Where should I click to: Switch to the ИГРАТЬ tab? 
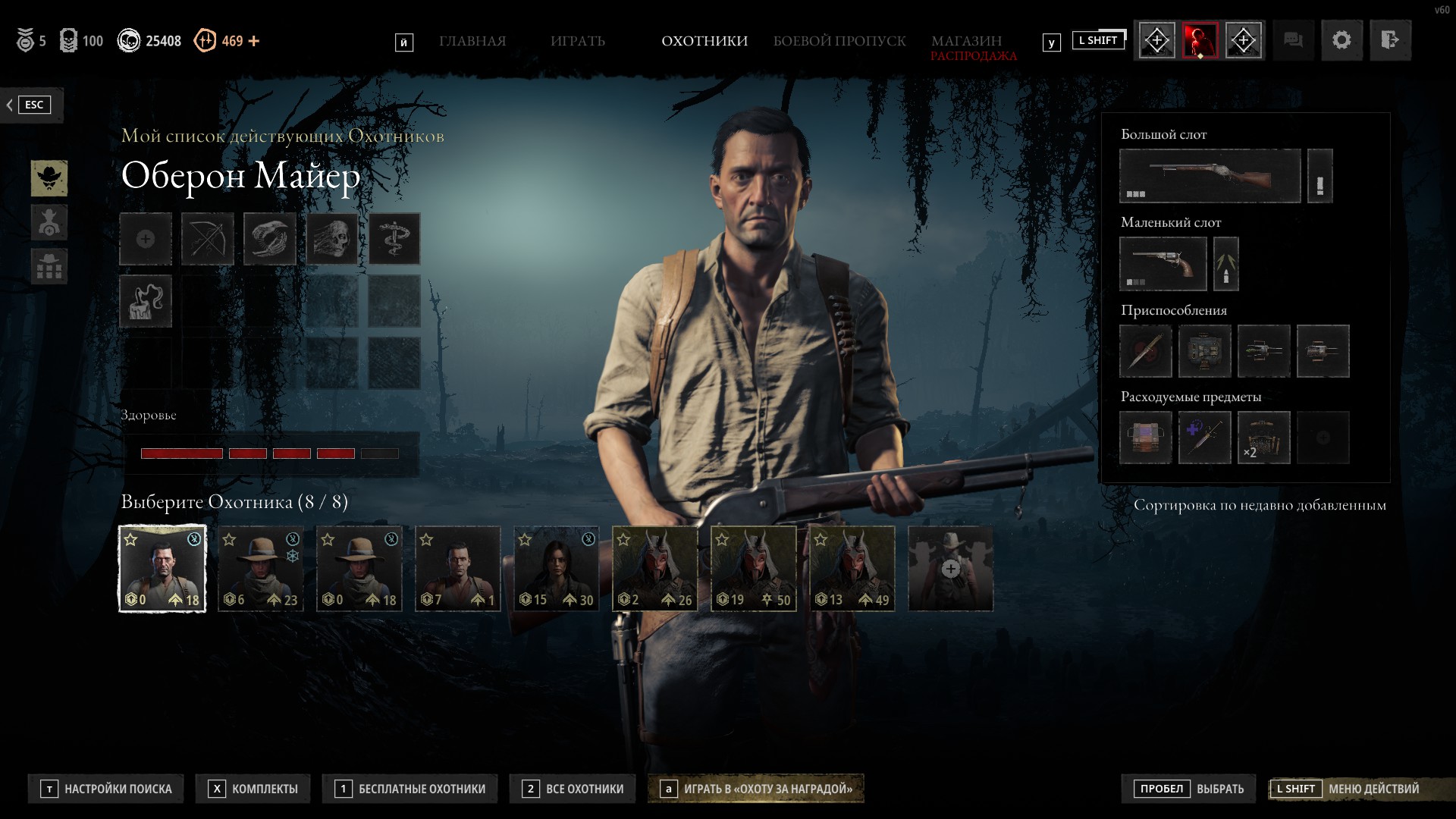pos(577,41)
